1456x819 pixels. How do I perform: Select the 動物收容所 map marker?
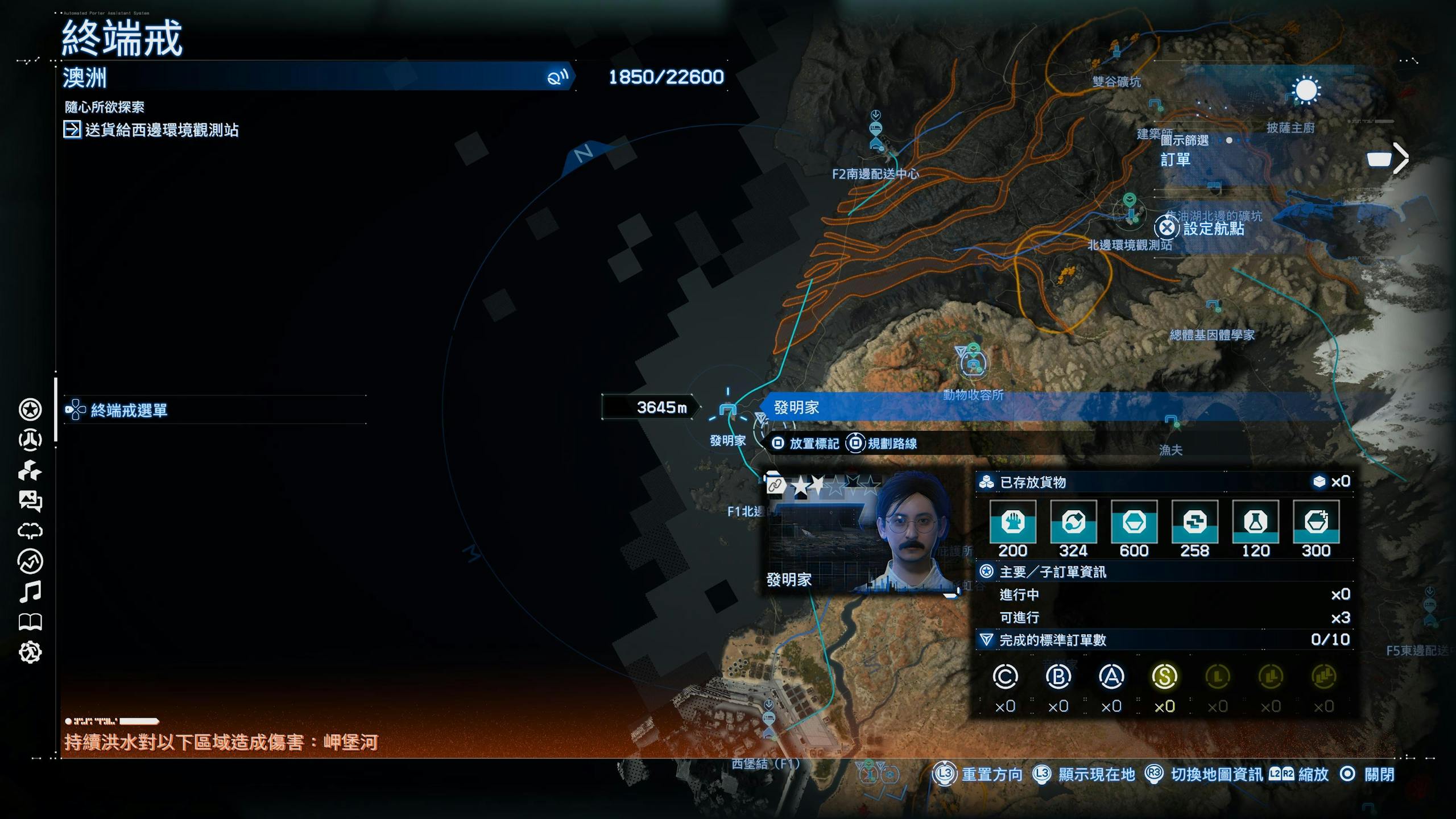973,364
